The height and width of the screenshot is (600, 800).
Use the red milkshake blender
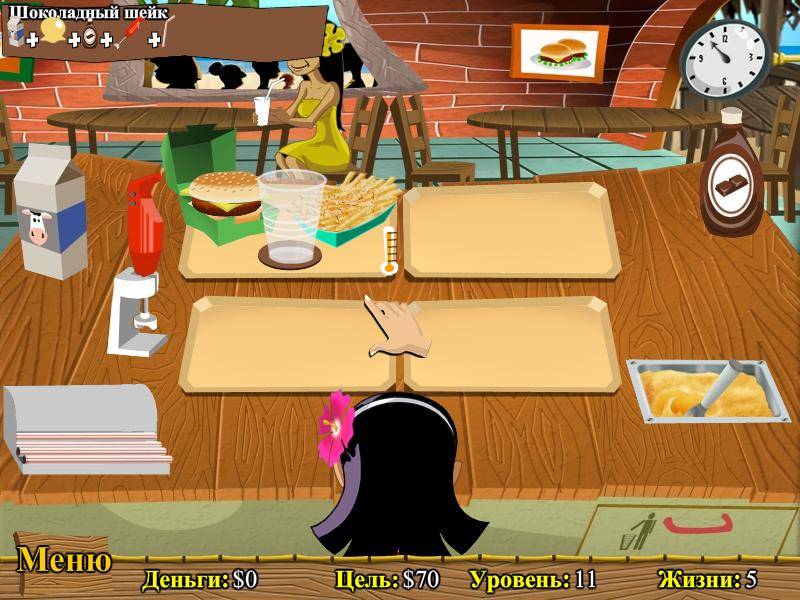click(141, 263)
